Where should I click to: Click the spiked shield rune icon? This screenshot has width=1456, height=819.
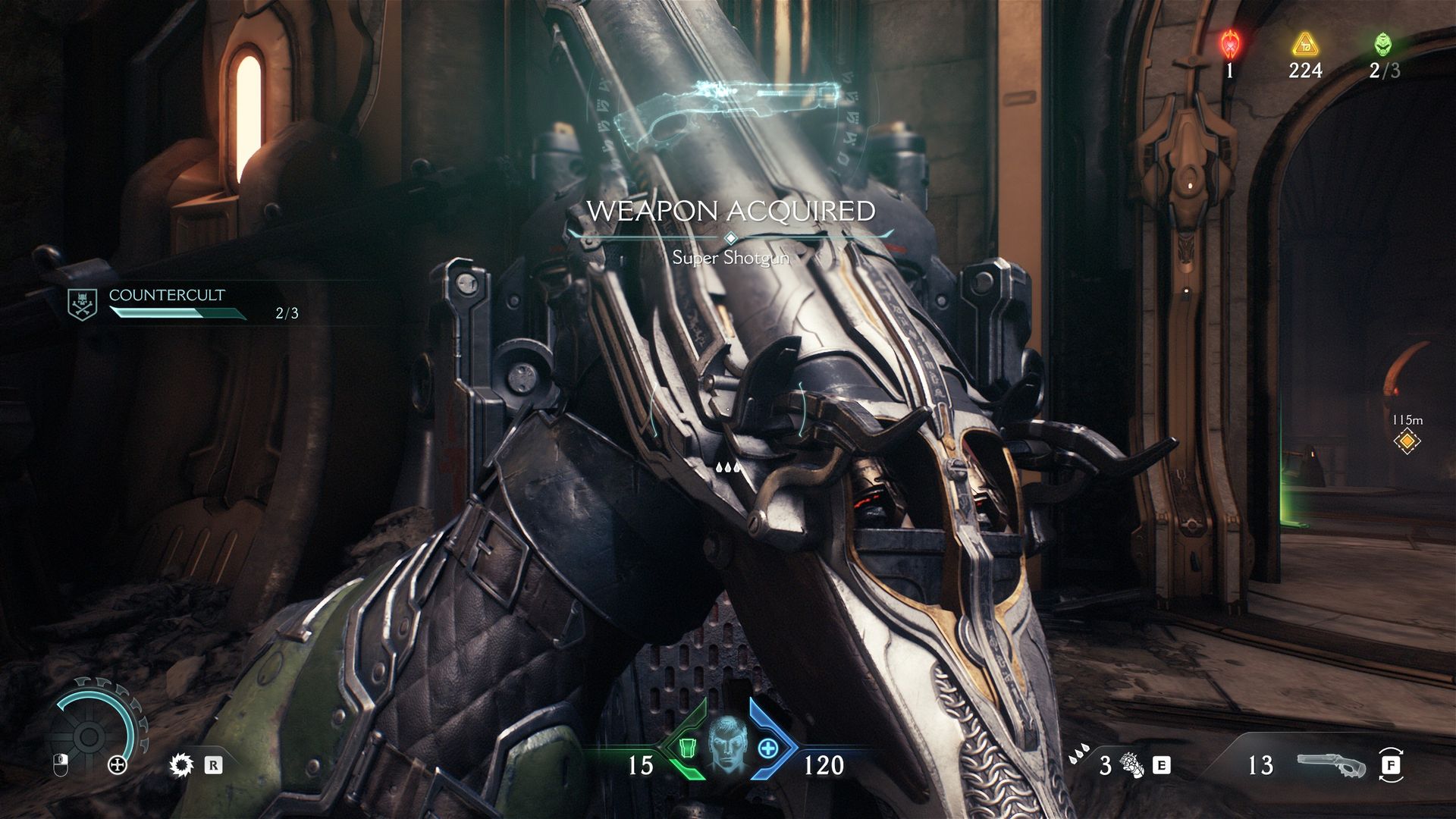pyautogui.click(x=181, y=765)
